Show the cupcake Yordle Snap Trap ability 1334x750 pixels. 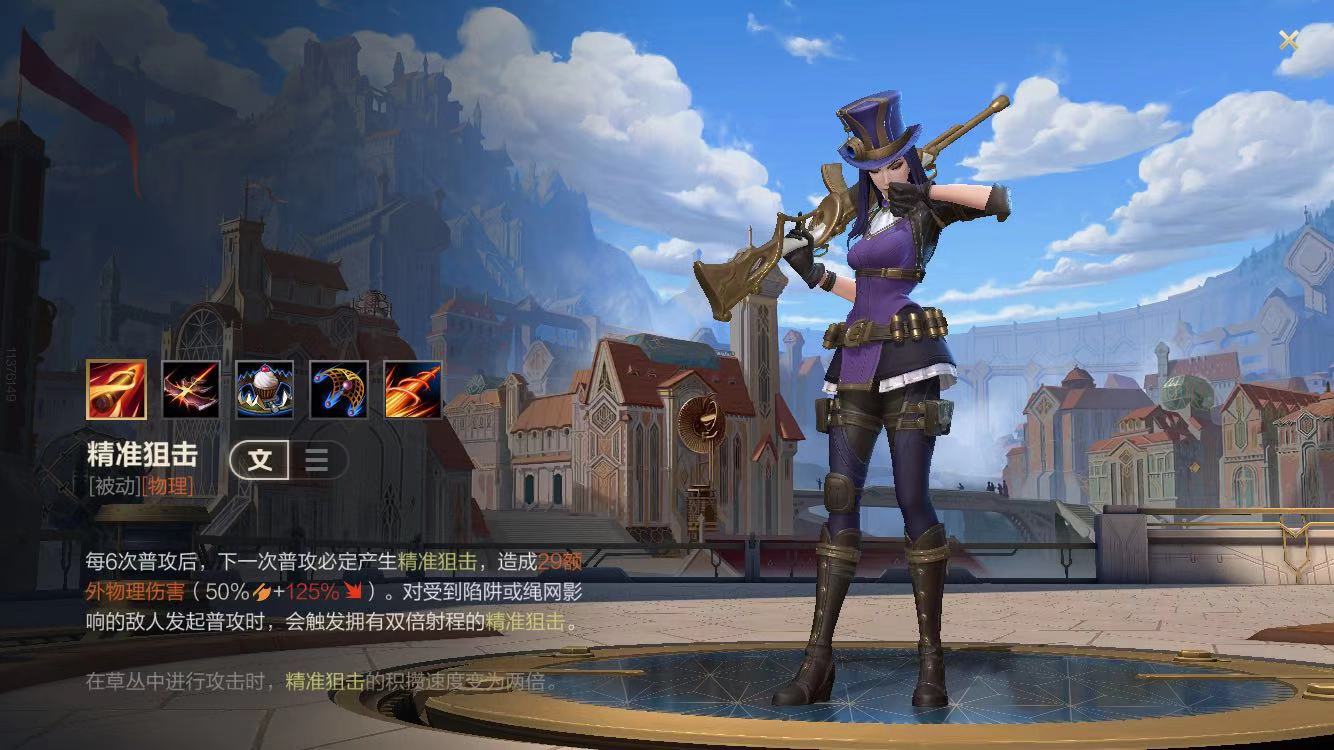[x=265, y=389]
